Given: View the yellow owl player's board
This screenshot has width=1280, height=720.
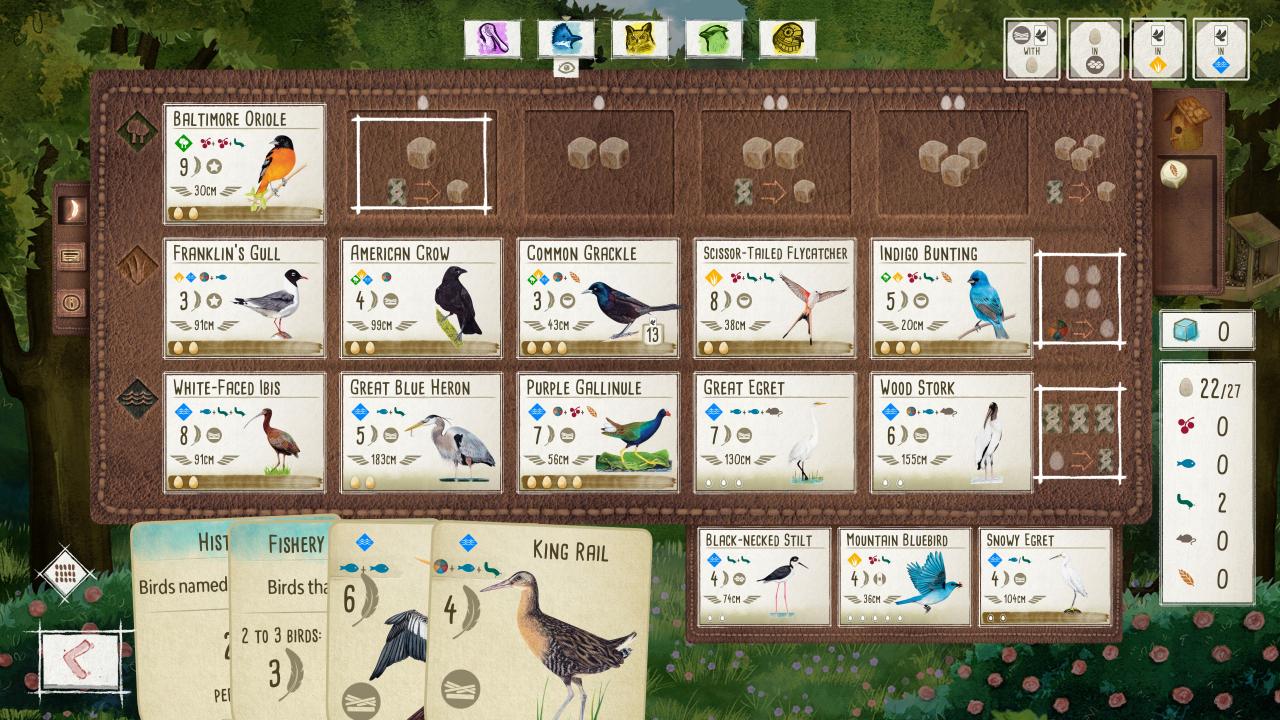Looking at the screenshot, I should (640, 39).
